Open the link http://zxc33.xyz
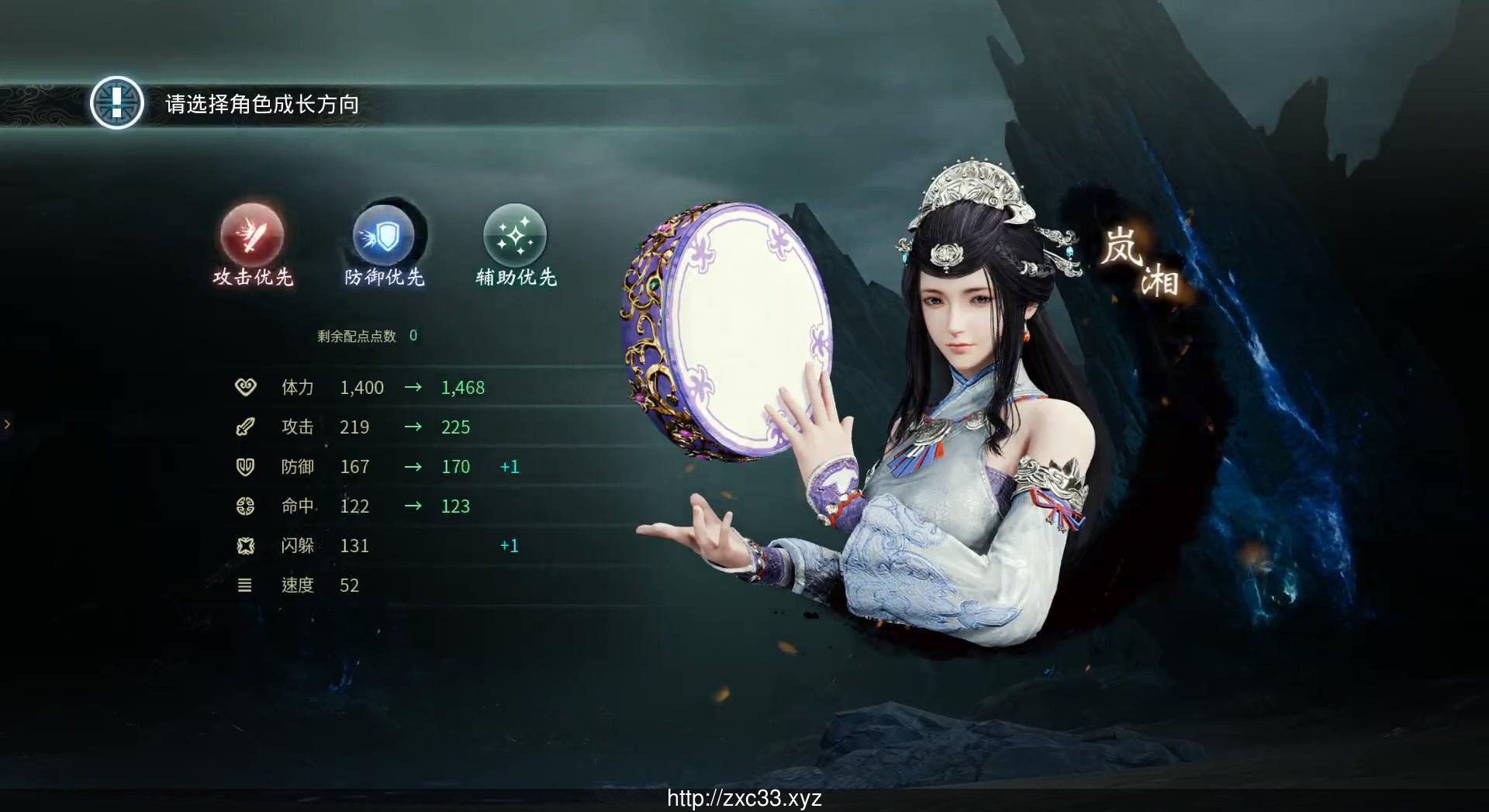 click(744, 798)
